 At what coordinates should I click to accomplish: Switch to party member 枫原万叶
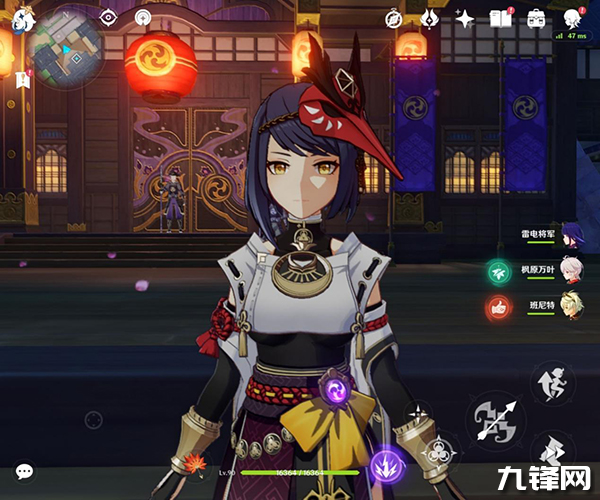point(571,271)
